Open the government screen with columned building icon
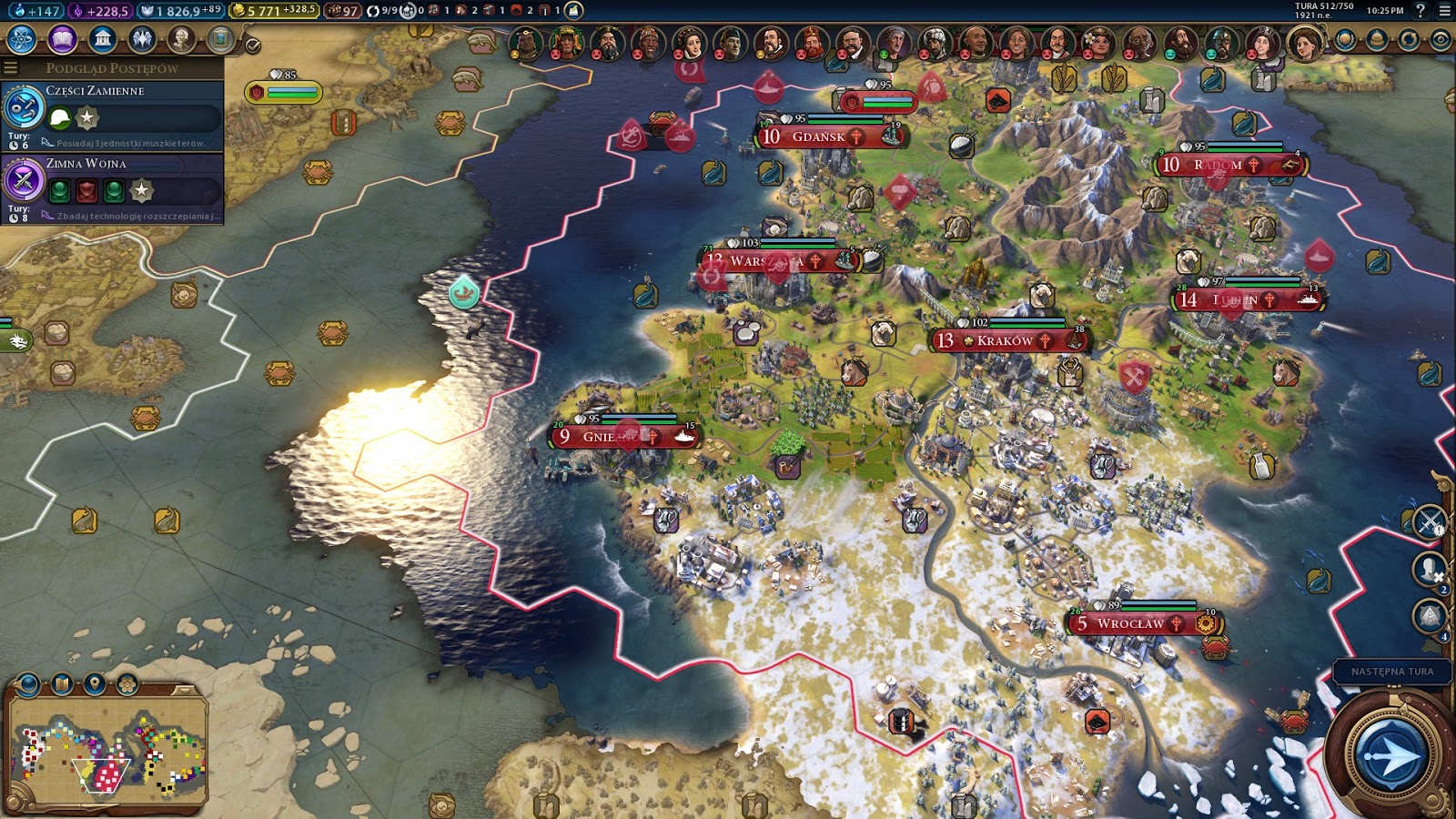The height and width of the screenshot is (819, 1456). (x=102, y=39)
